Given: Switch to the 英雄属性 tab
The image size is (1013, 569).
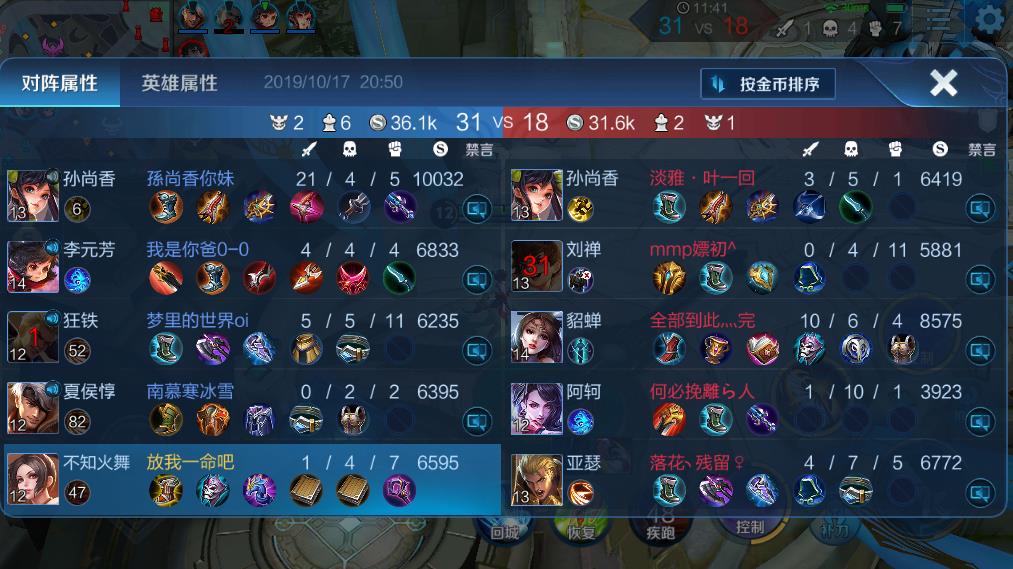Looking at the screenshot, I should (179, 84).
